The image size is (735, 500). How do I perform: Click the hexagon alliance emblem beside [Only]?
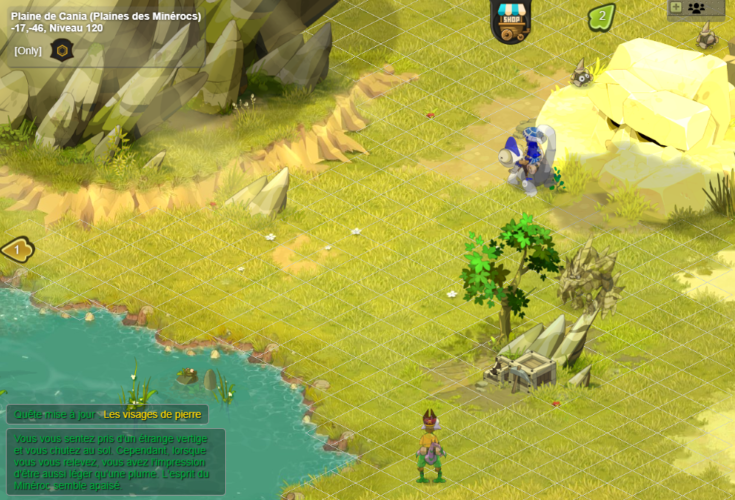(x=62, y=51)
